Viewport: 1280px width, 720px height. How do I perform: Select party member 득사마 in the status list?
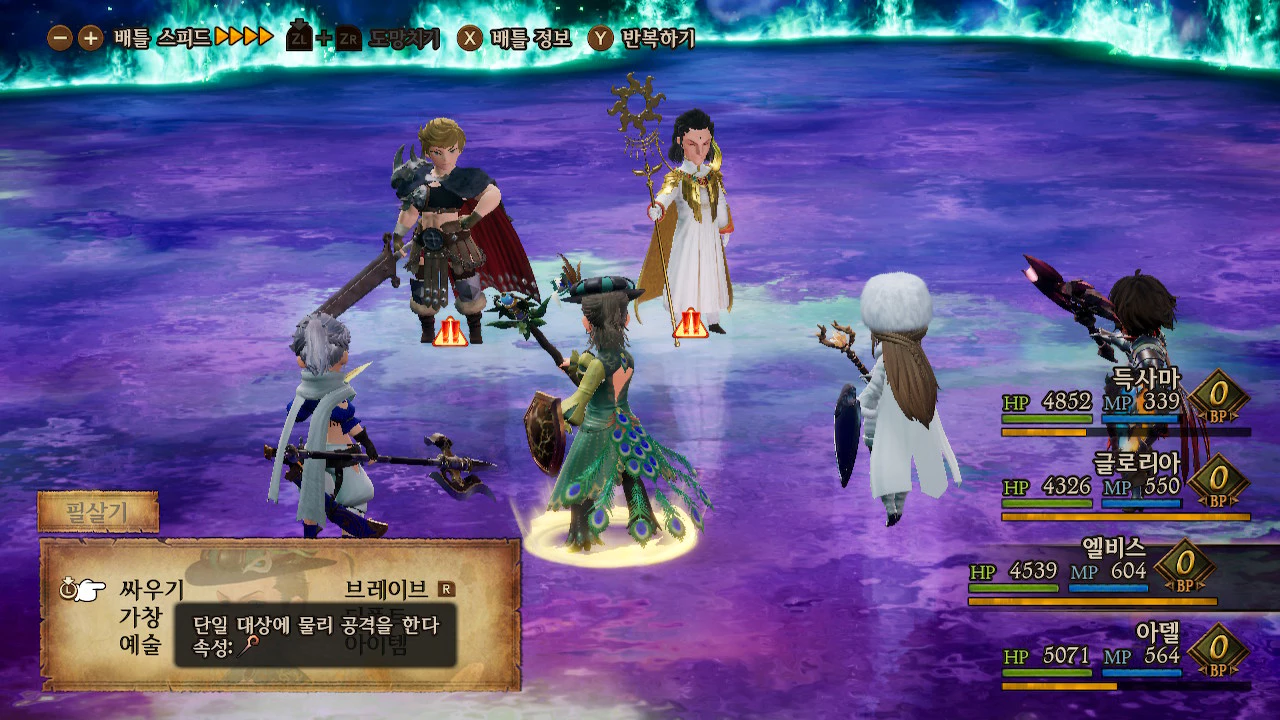pyautogui.click(x=1146, y=379)
